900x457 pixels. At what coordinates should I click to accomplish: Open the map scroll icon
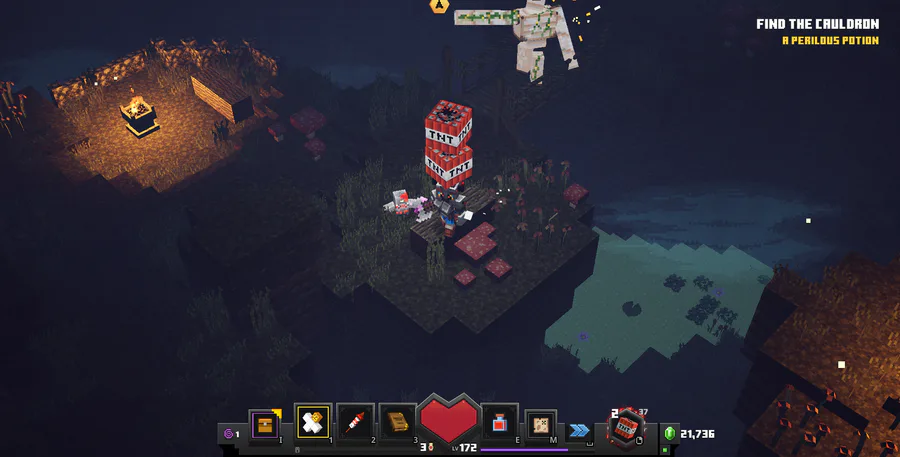[541, 424]
